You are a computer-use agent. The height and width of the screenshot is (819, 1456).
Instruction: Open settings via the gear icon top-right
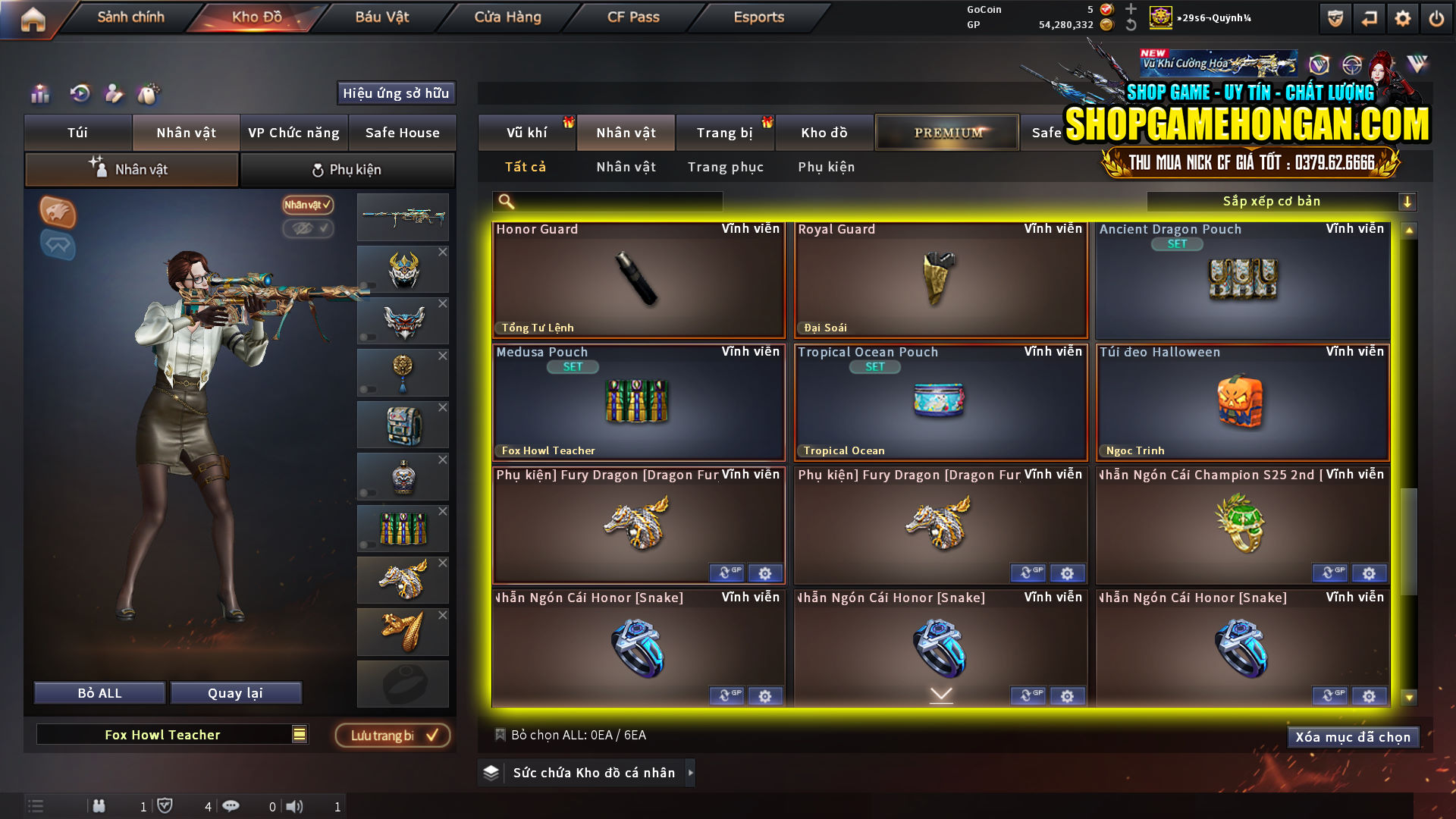click(x=1404, y=17)
